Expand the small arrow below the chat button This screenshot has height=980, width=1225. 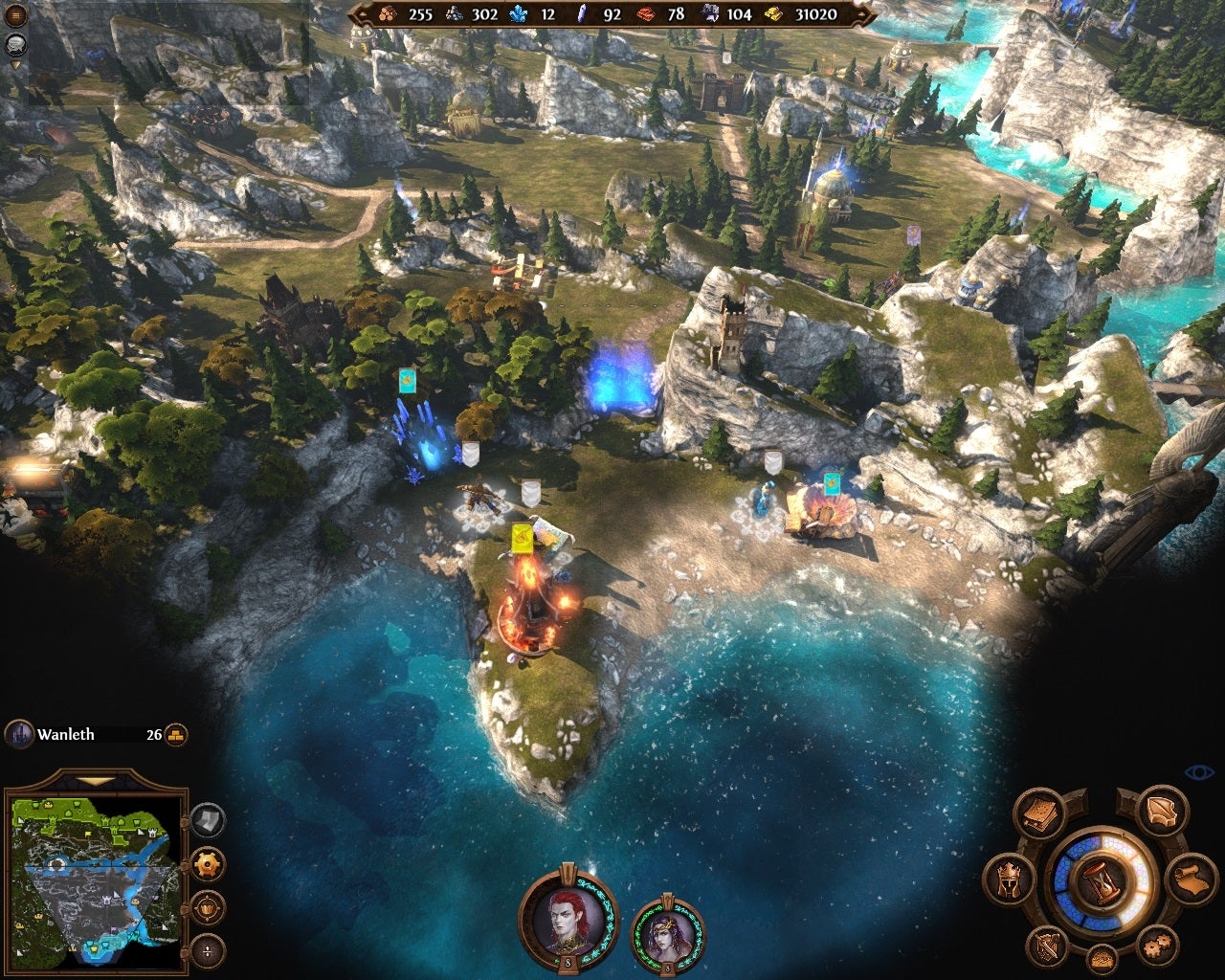[x=16, y=65]
